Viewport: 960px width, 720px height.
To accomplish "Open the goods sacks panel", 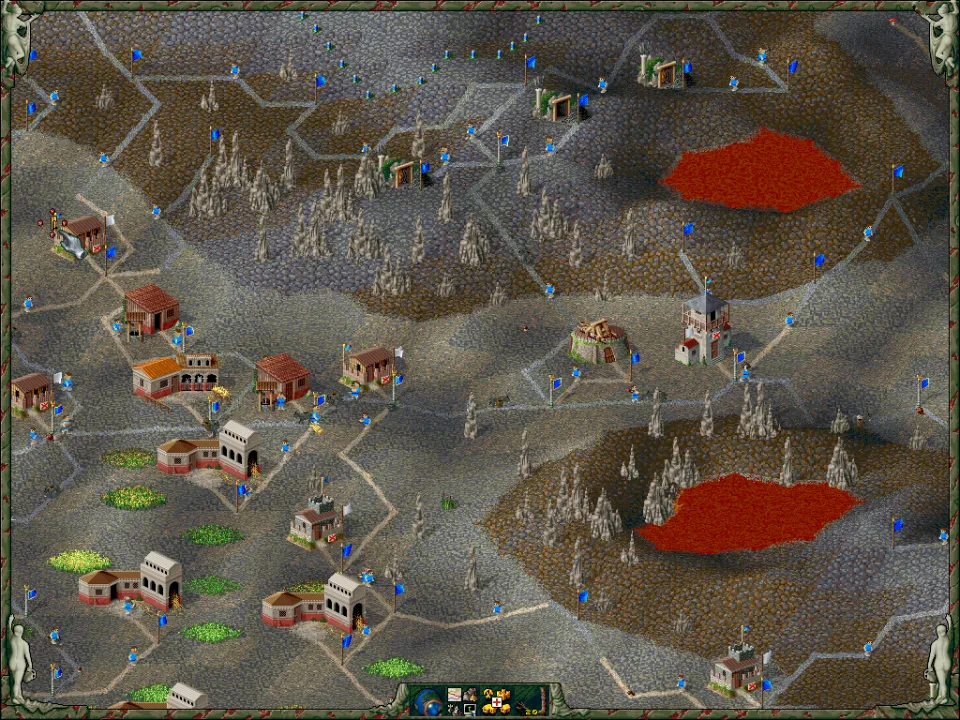I will 470,694.
